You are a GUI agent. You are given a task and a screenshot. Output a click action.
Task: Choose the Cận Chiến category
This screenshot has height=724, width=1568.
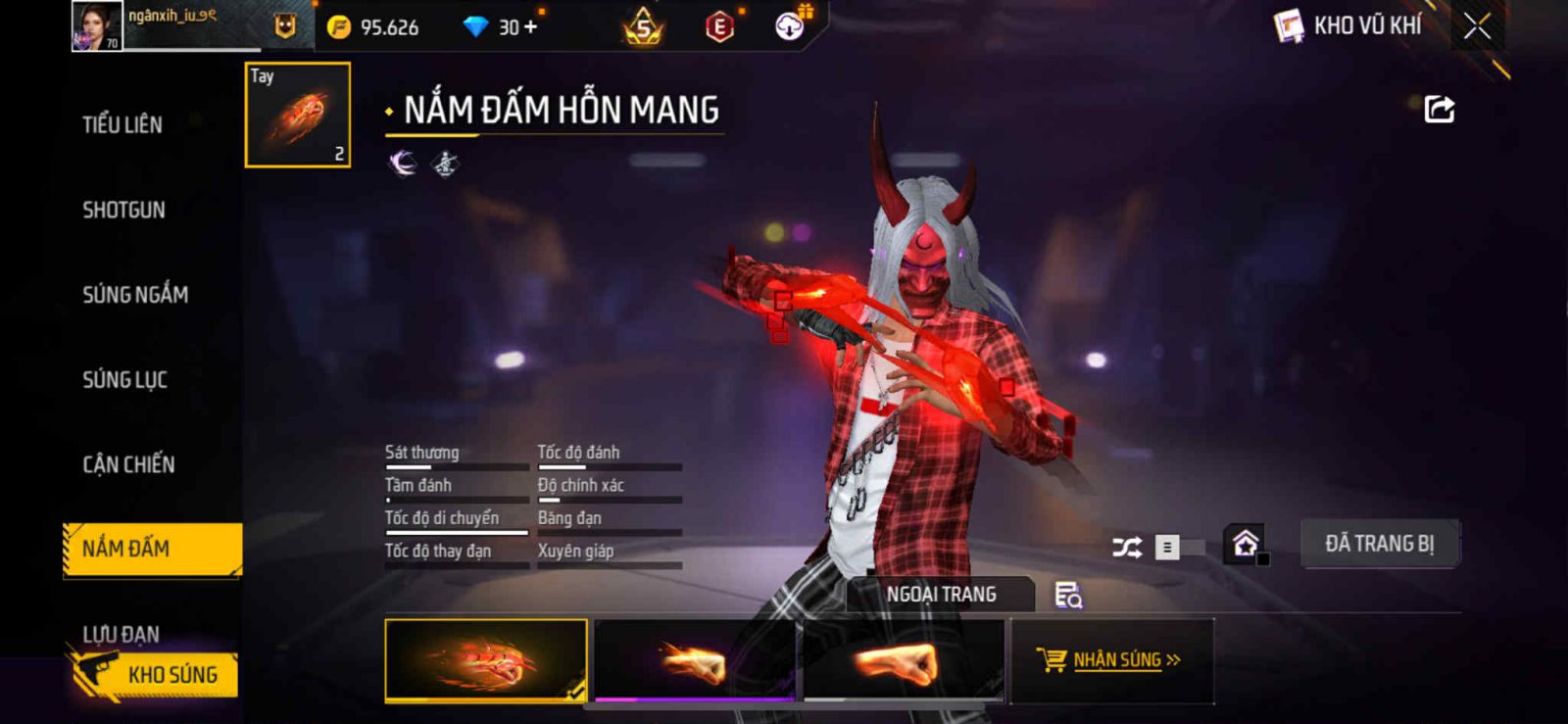point(128,464)
